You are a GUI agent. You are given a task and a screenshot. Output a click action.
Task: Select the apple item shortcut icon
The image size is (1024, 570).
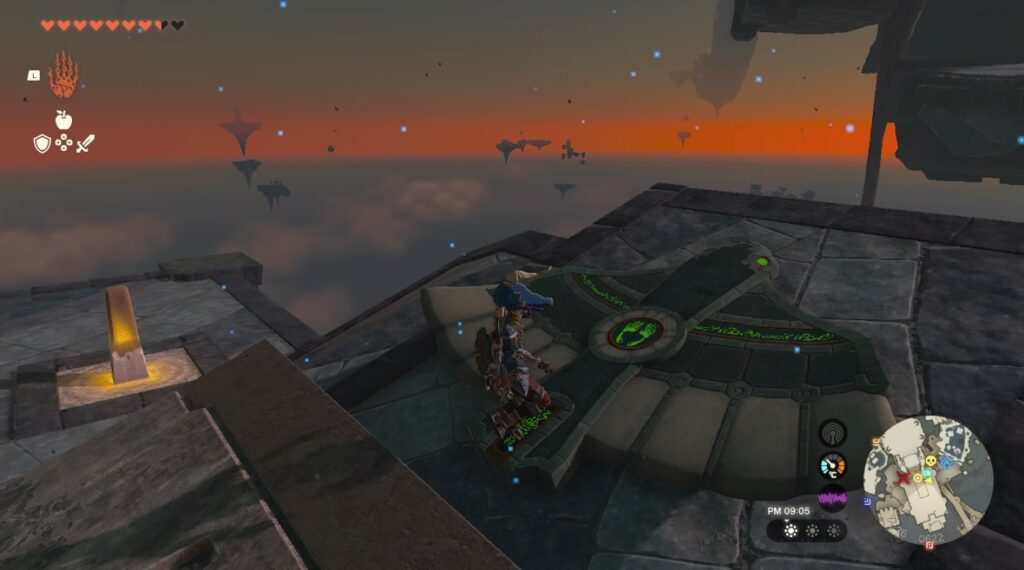pos(63,120)
